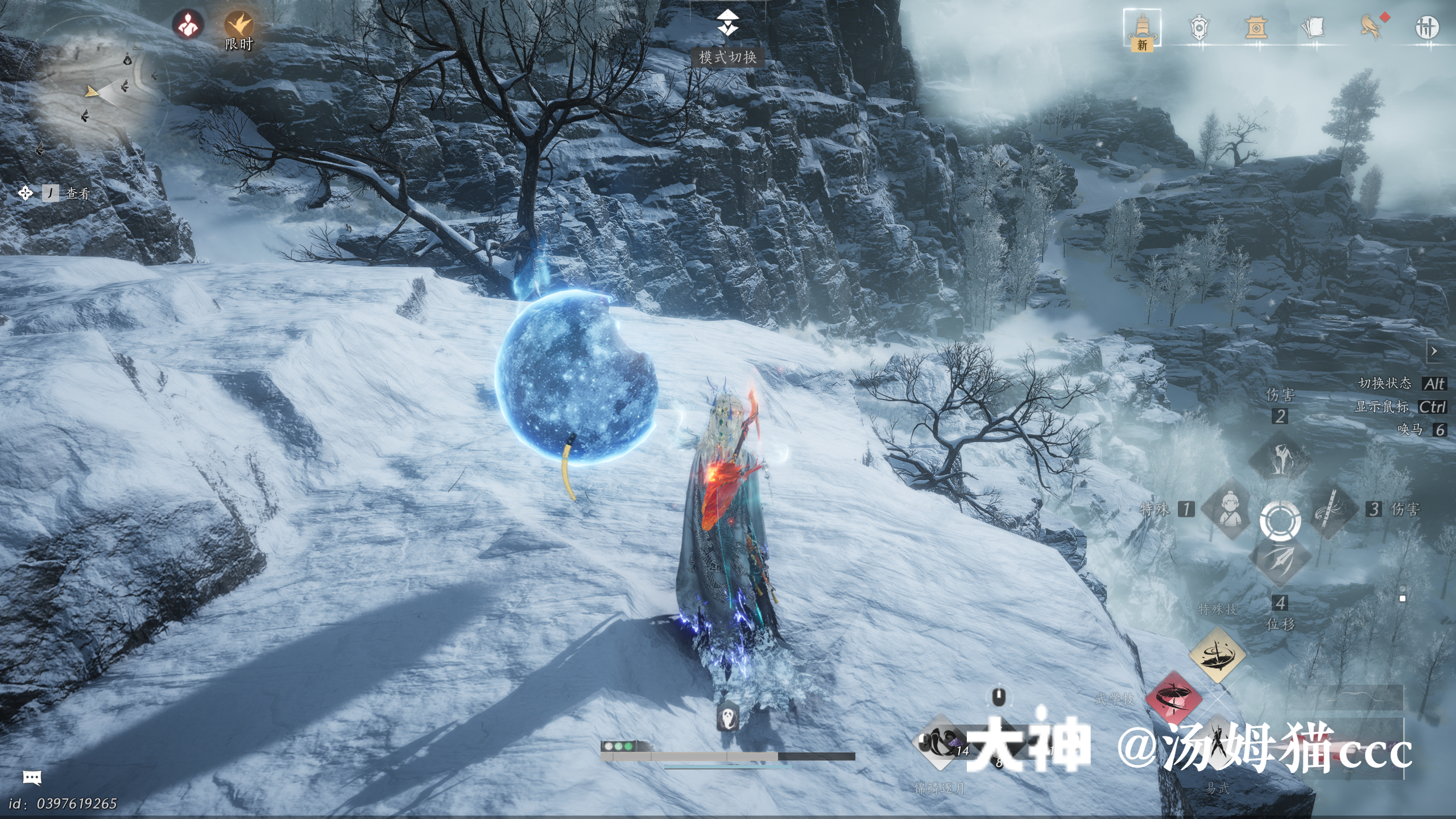Open the golden bird icon with red dot
This screenshot has height=819, width=1456.
[1371, 27]
